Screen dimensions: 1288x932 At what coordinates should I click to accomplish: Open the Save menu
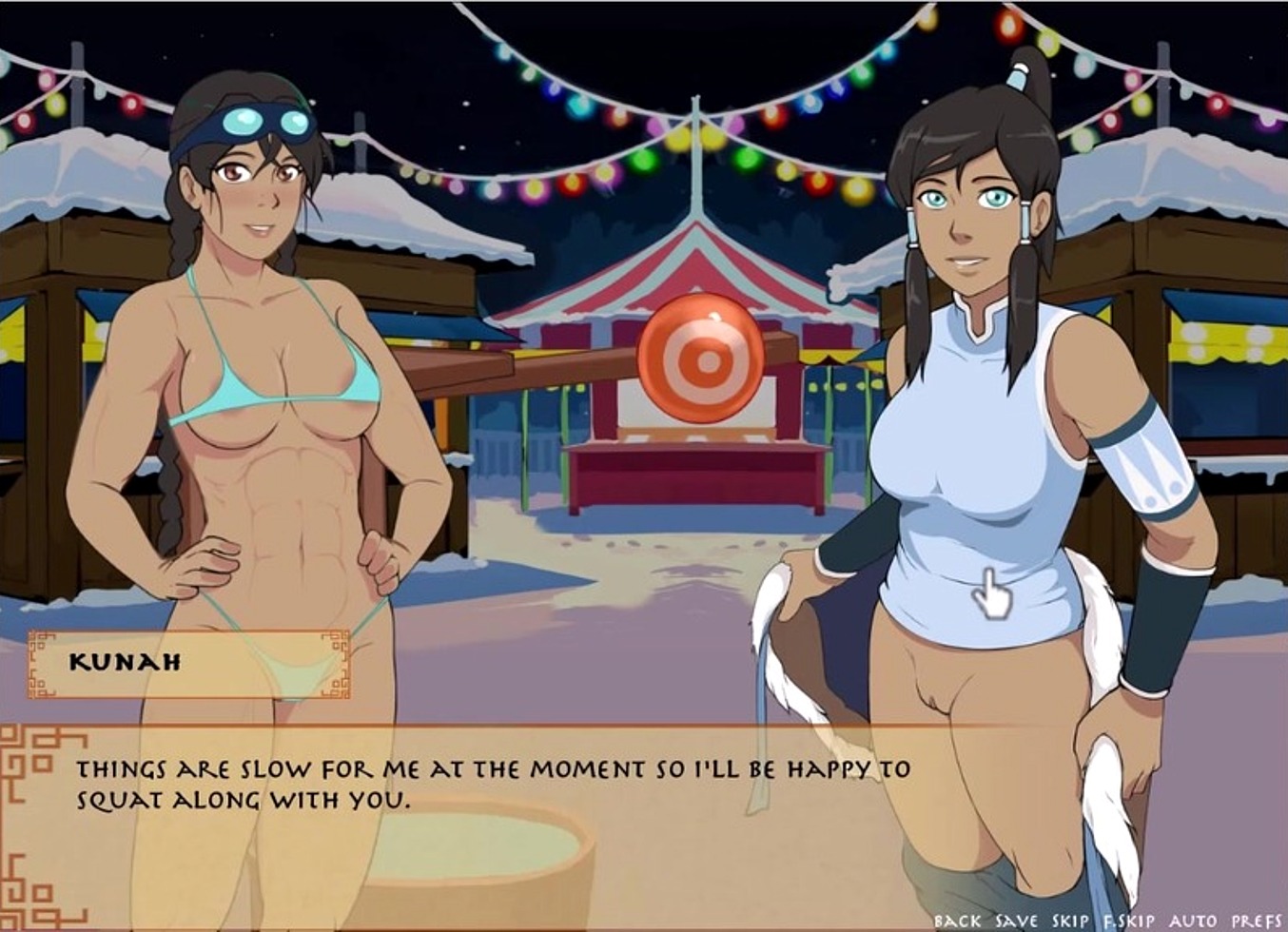pos(1016,921)
